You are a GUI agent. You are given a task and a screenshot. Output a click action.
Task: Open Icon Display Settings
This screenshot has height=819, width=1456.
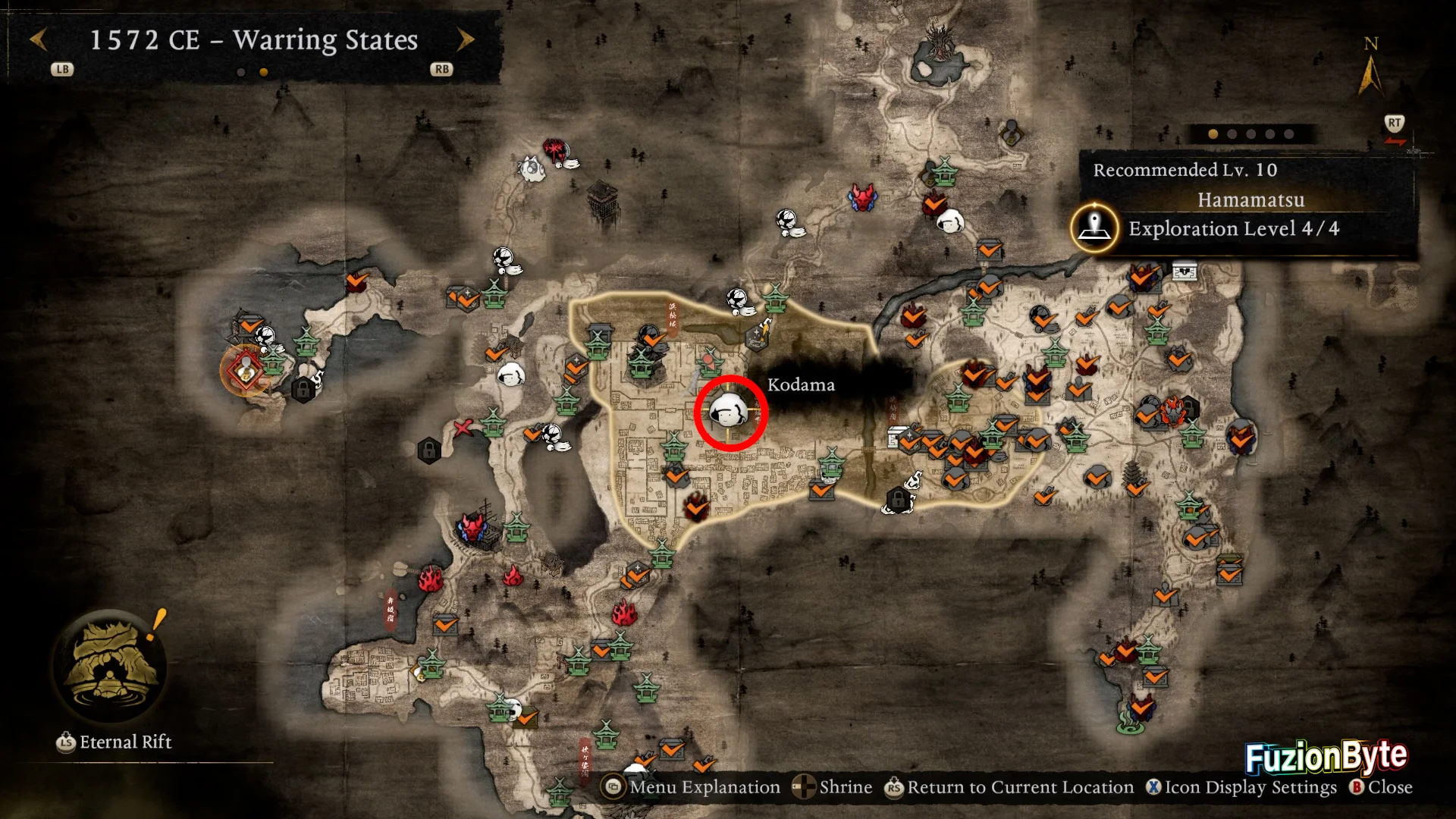pyautogui.click(x=1241, y=787)
